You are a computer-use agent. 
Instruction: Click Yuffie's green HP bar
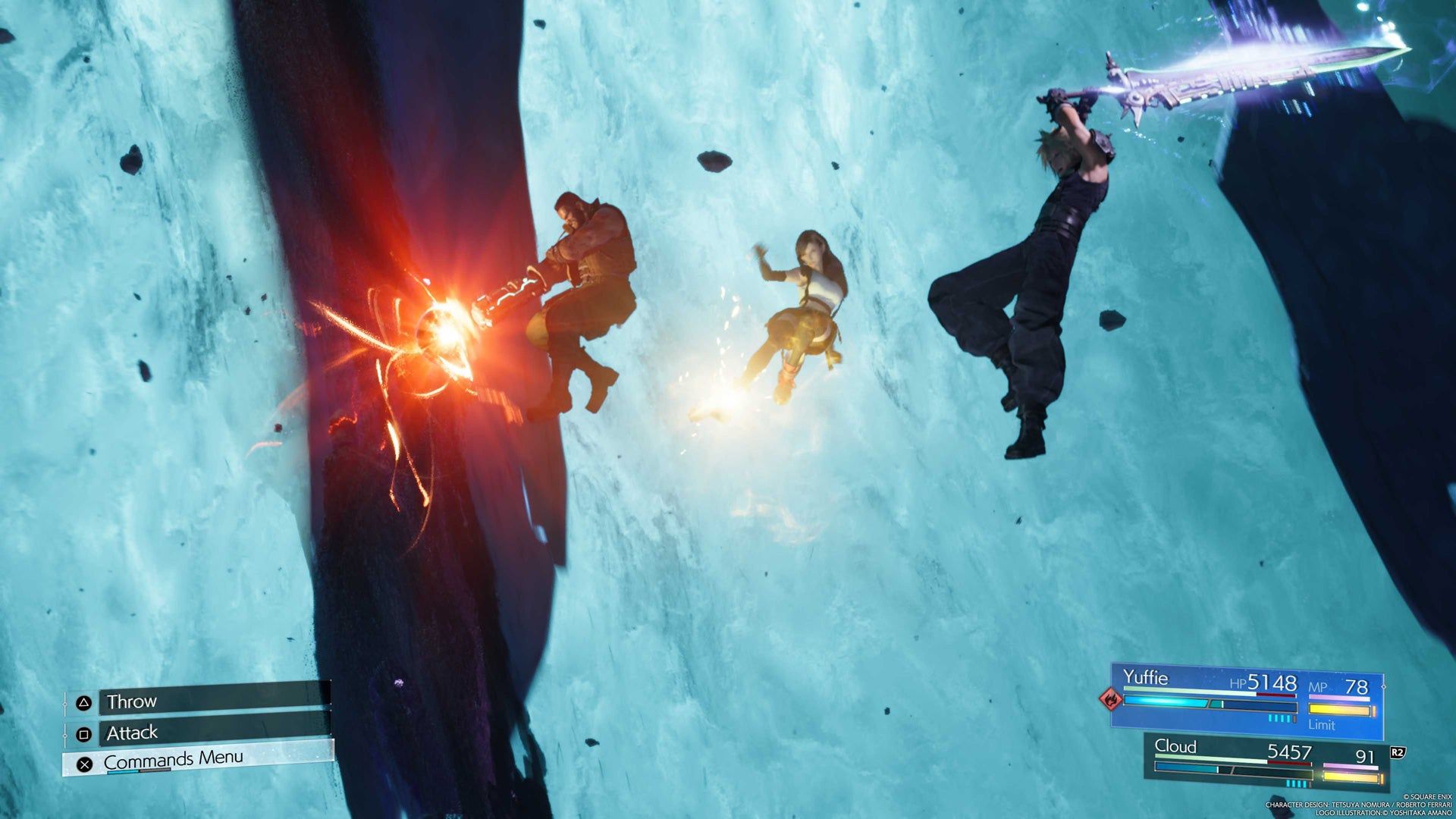pyautogui.click(x=1181, y=691)
